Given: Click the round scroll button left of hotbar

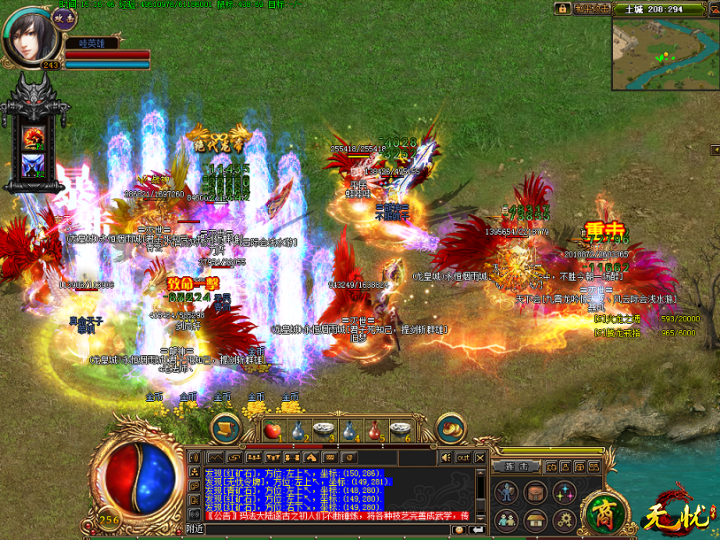Looking at the screenshot, I should [227, 428].
